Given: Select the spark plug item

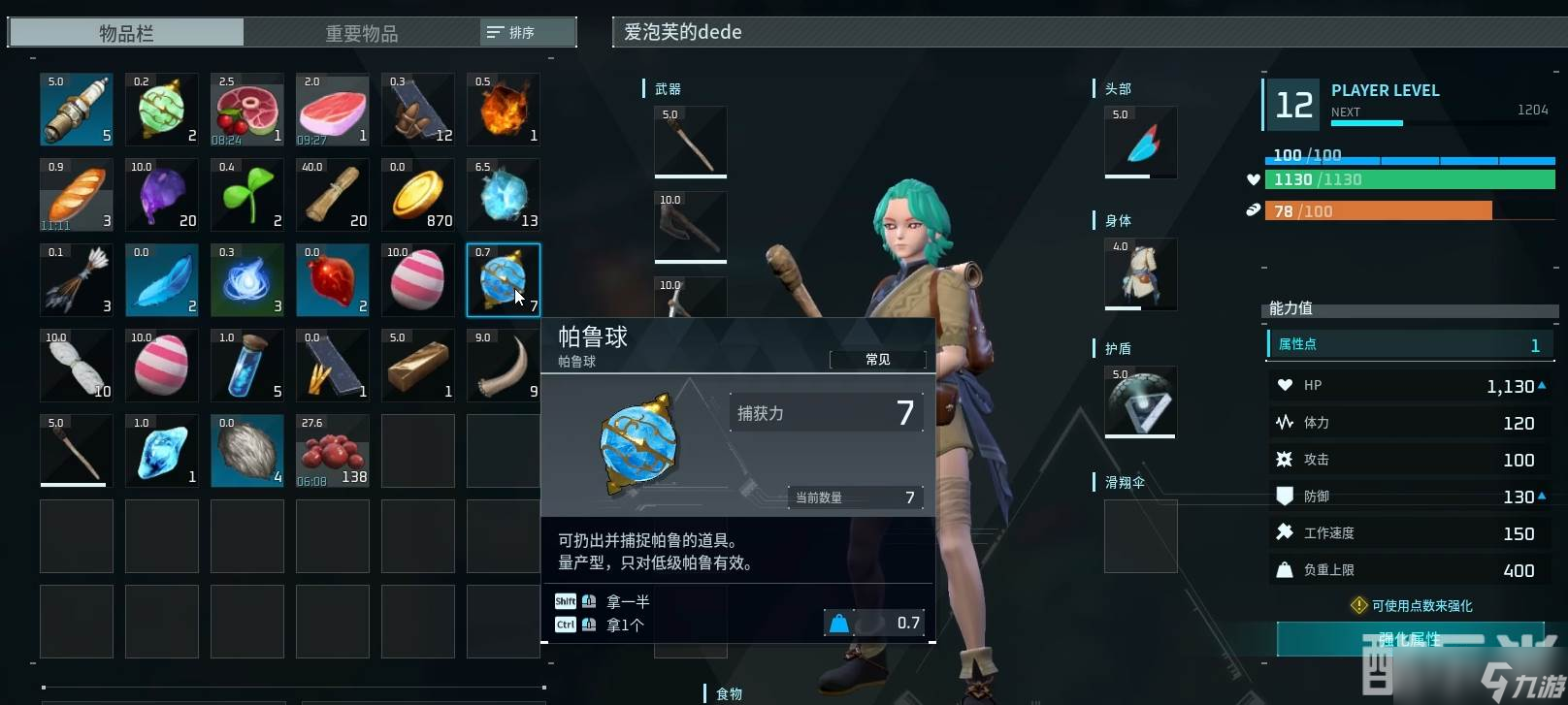Looking at the screenshot, I should 77,109.
